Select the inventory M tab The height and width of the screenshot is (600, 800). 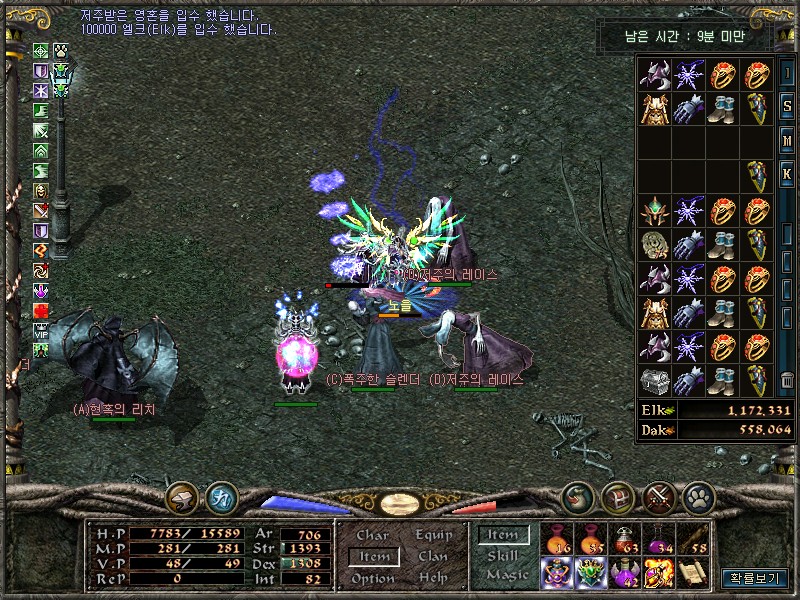point(787,141)
